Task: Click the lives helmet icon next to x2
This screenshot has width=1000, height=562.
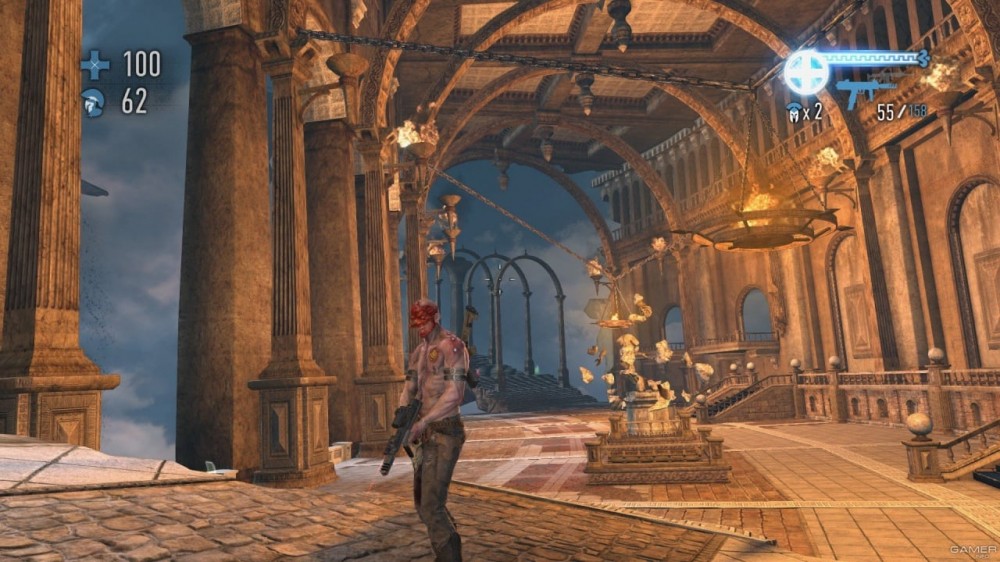Action: click(794, 111)
